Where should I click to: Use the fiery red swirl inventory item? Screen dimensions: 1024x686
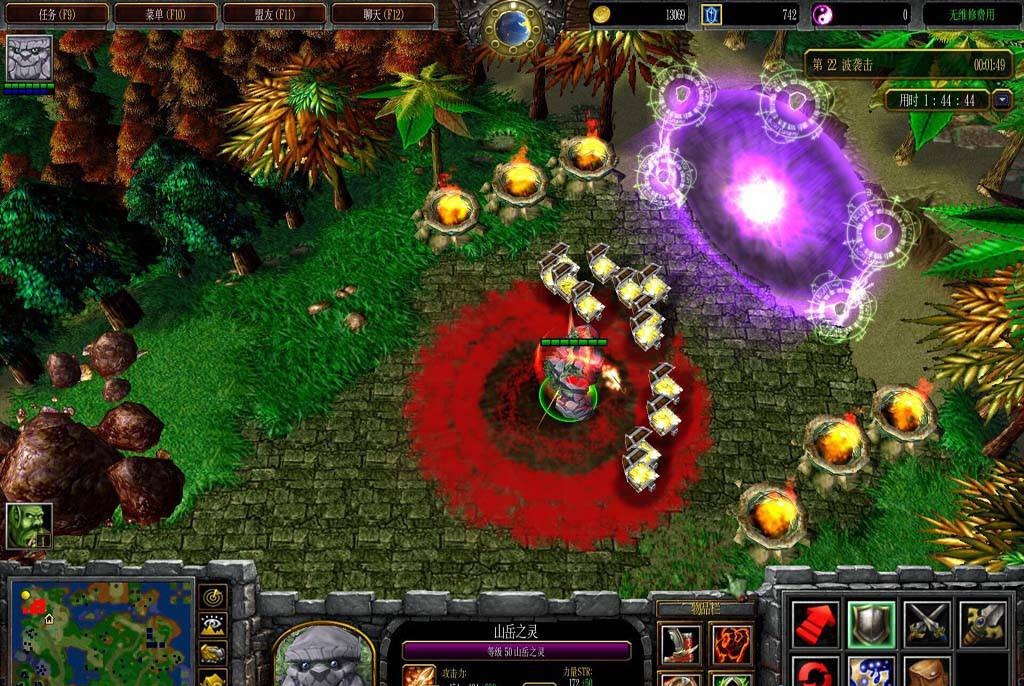point(732,644)
